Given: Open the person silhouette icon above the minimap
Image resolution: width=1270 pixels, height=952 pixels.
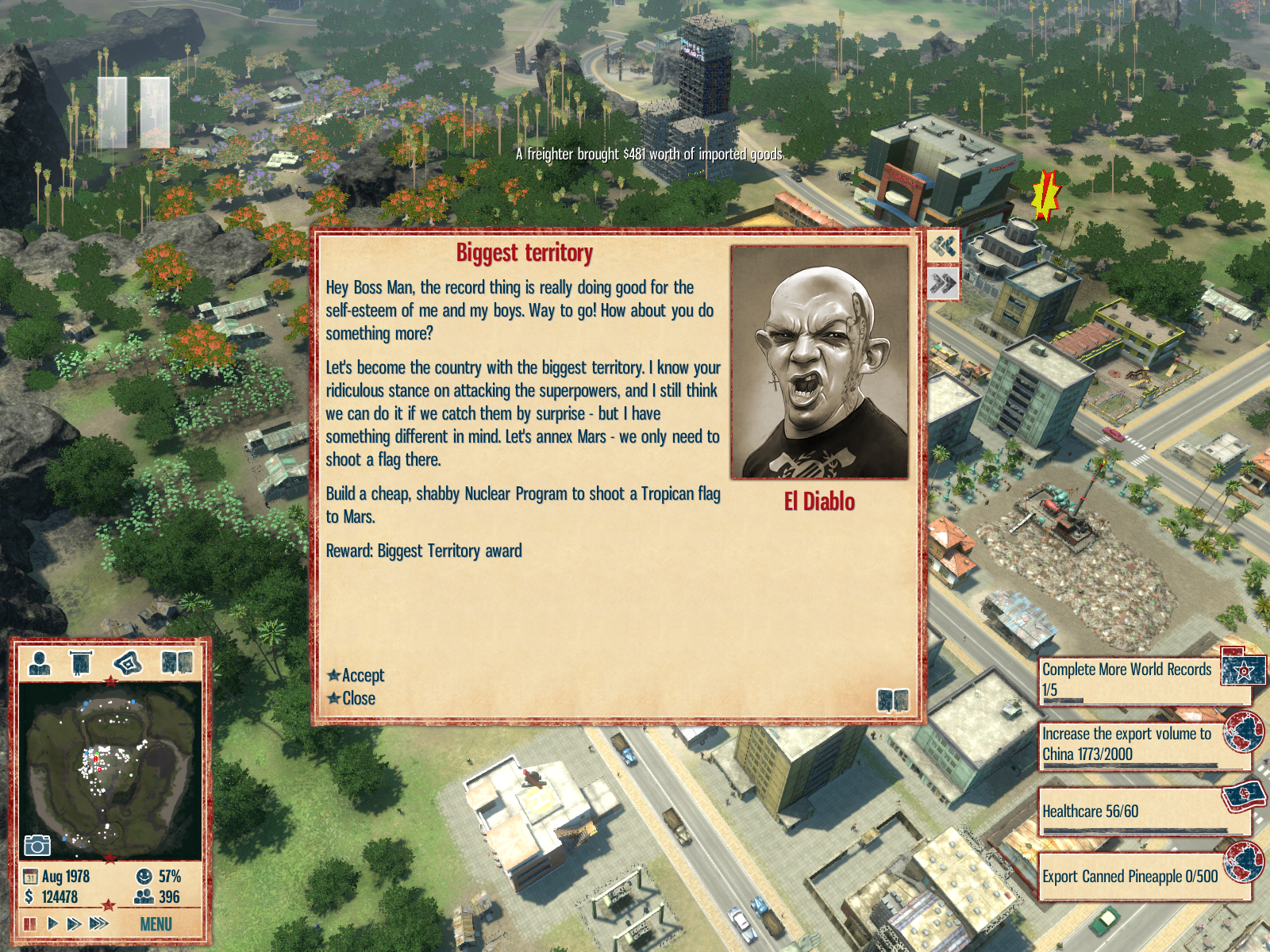Looking at the screenshot, I should 40,662.
